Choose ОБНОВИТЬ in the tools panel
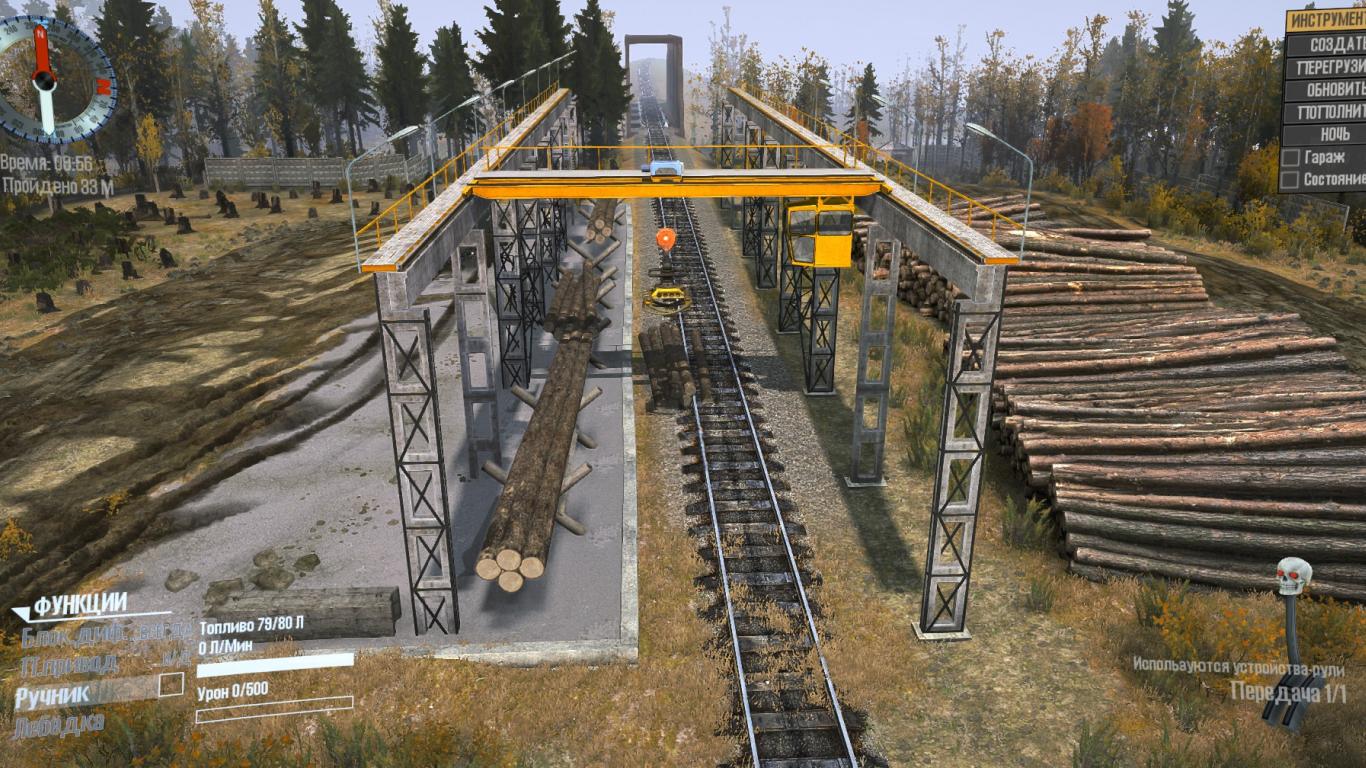 point(1325,90)
